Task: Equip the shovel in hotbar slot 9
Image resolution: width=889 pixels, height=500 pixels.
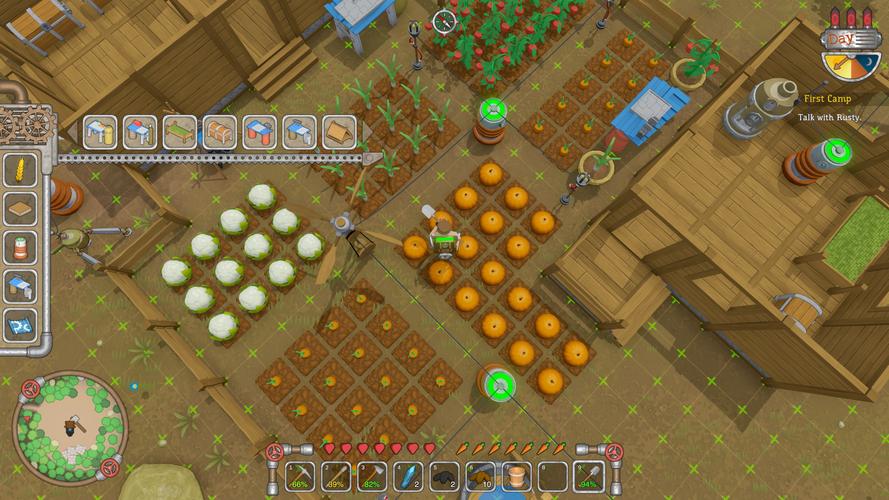Action: pos(588,477)
